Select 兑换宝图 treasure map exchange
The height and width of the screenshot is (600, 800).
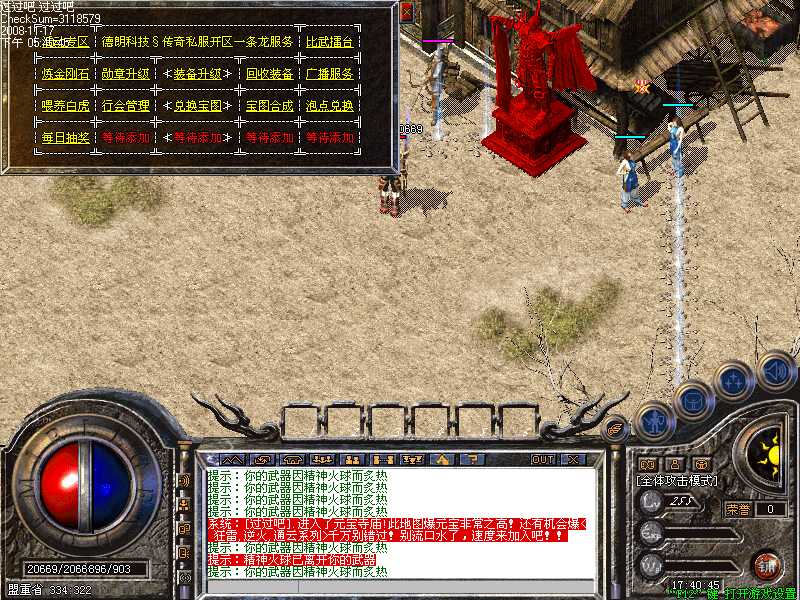pyautogui.click(x=198, y=106)
